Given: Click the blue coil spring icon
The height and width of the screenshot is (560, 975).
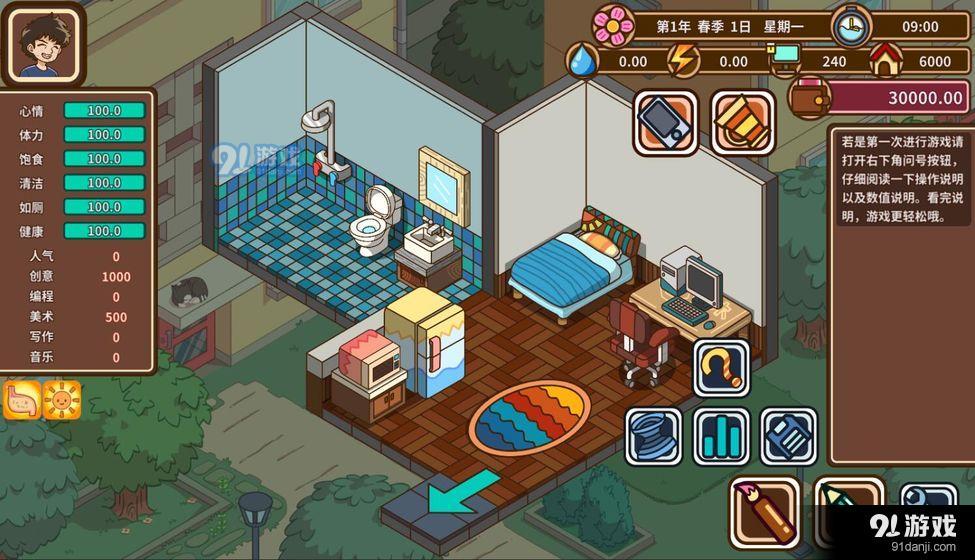Looking at the screenshot, I should coord(654,436).
